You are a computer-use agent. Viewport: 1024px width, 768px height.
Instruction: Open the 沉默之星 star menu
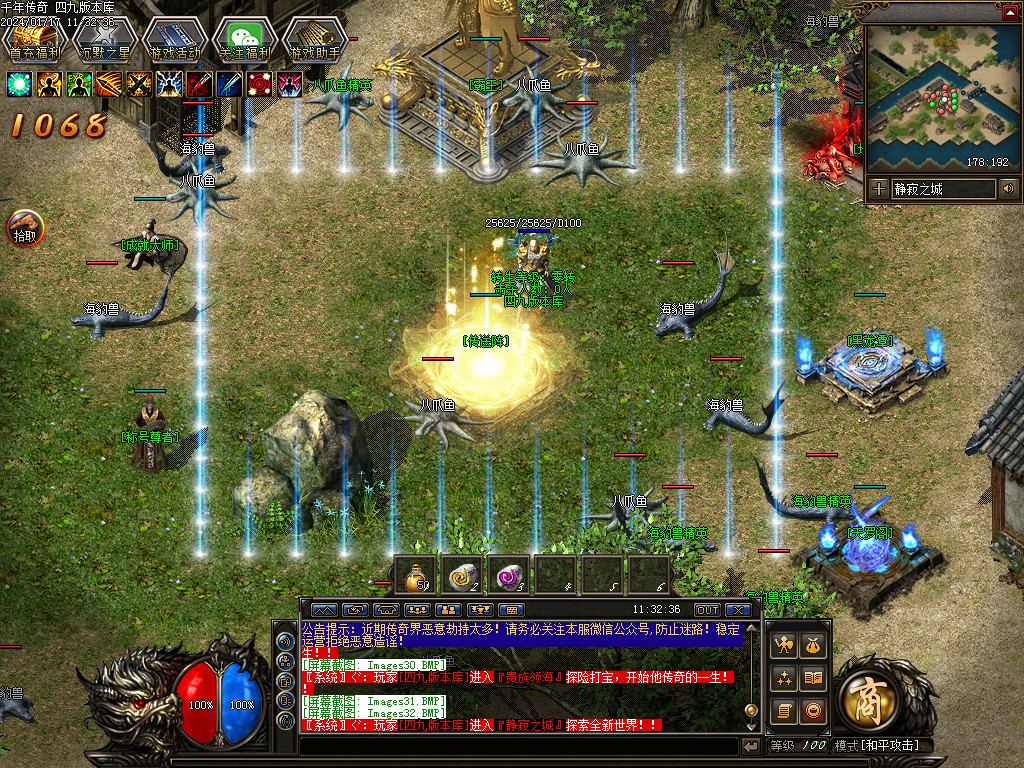pyautogui.click(x=104, y=38)
